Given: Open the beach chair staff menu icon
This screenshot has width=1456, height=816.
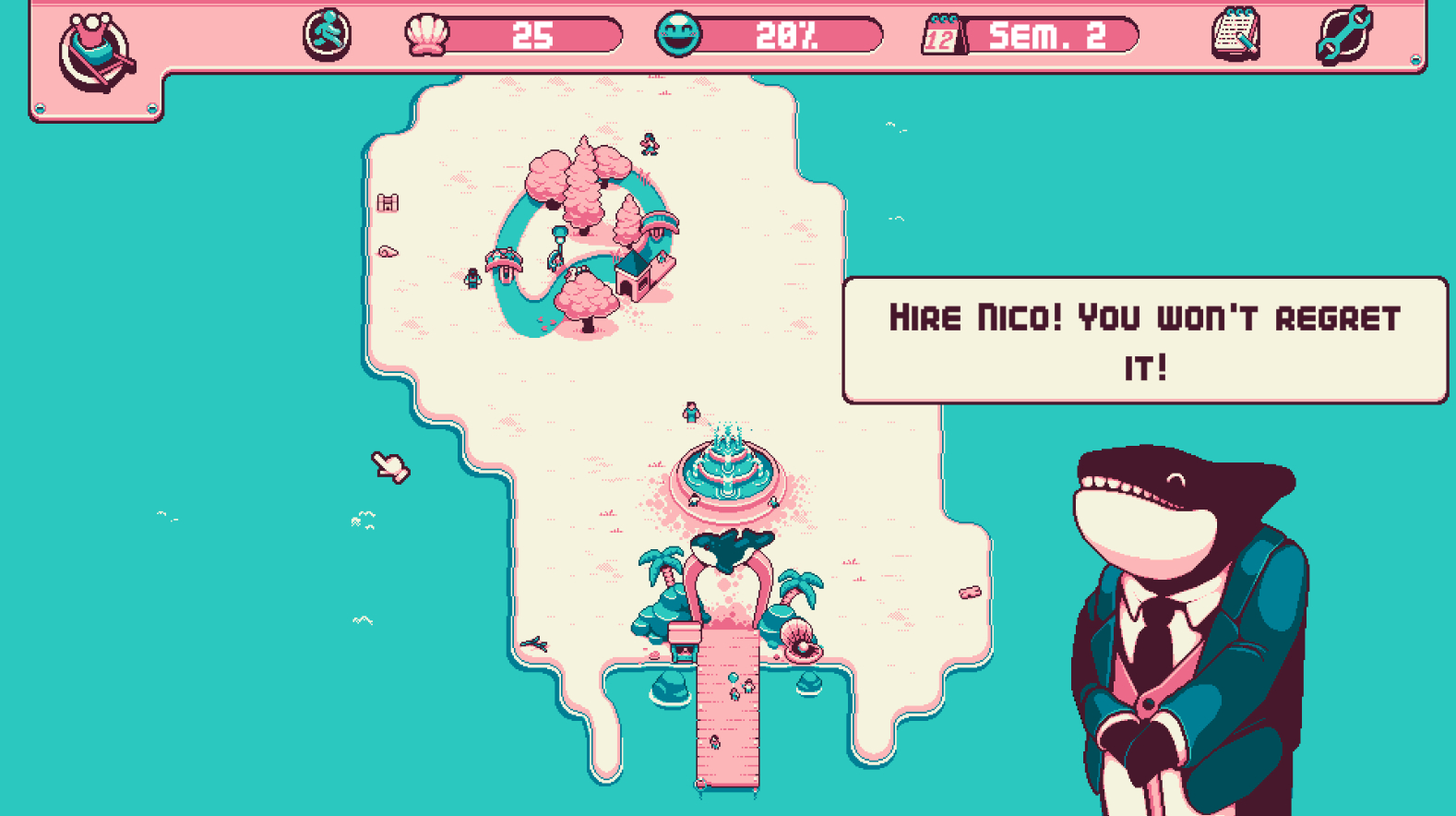Looking at the screenshot, I should (95, 53).
